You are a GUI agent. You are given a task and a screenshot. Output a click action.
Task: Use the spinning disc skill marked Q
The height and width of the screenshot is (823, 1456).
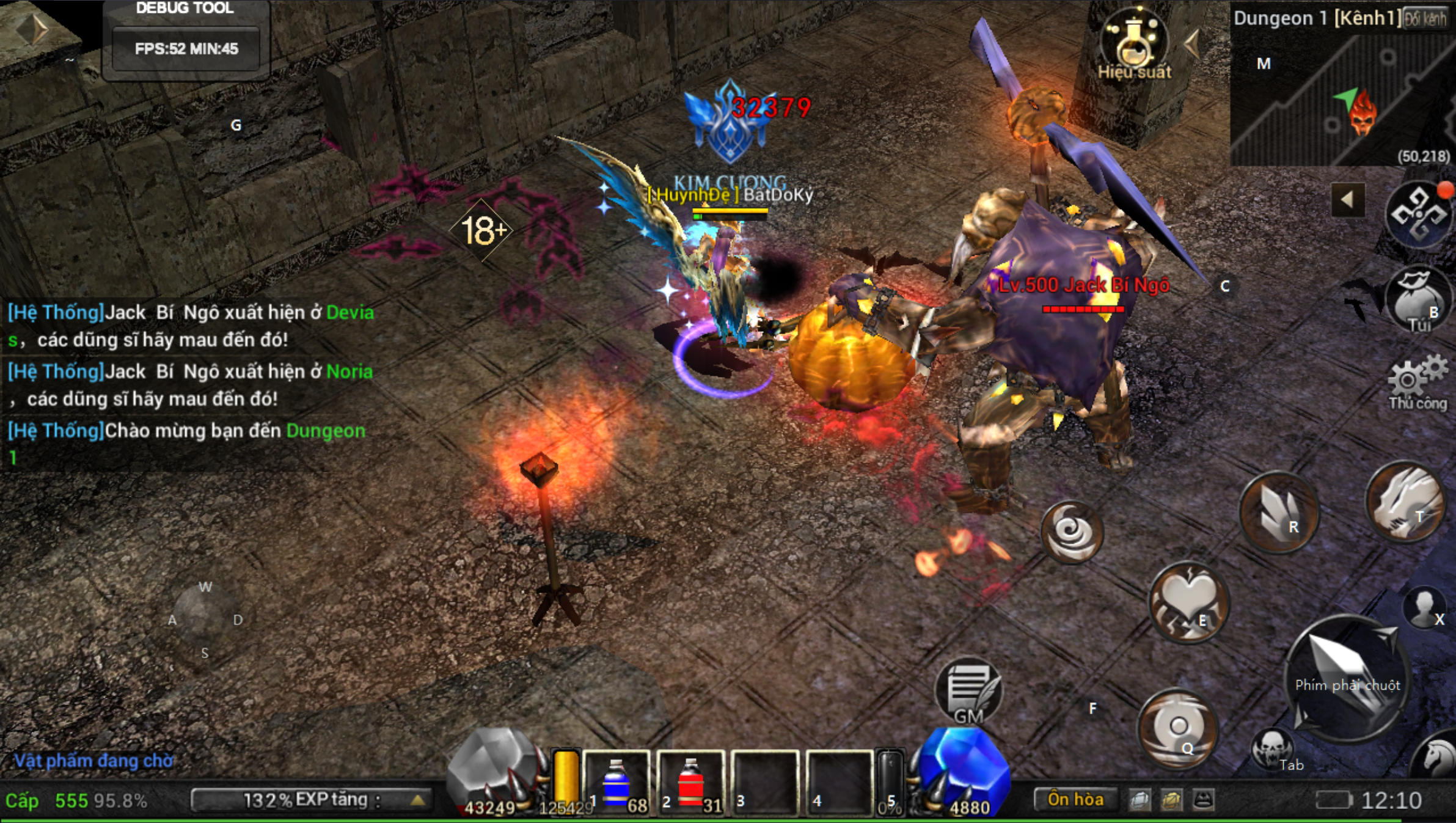click(1177, 728)
